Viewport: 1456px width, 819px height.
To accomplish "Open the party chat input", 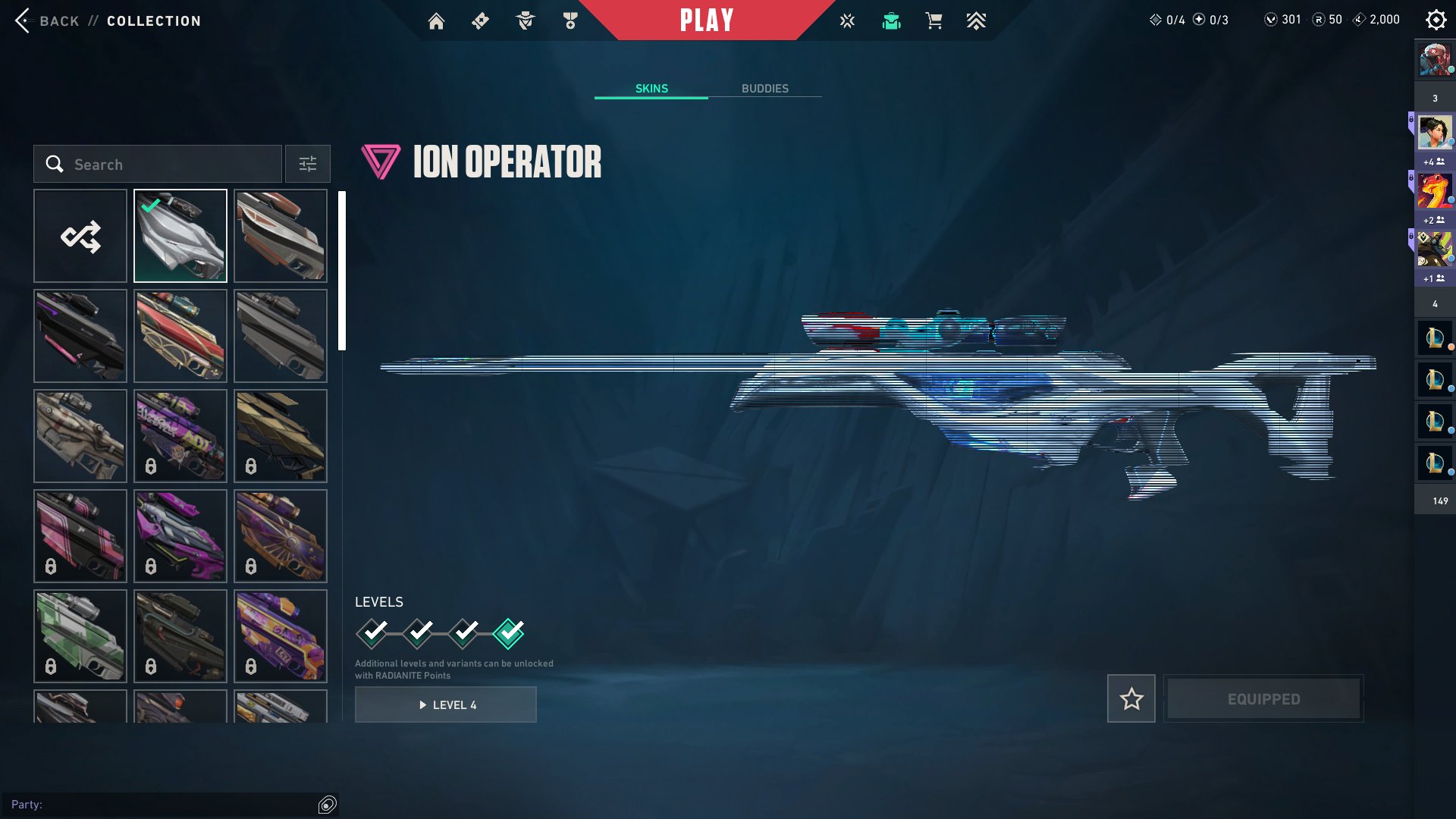I will click(x=163, y=805).
